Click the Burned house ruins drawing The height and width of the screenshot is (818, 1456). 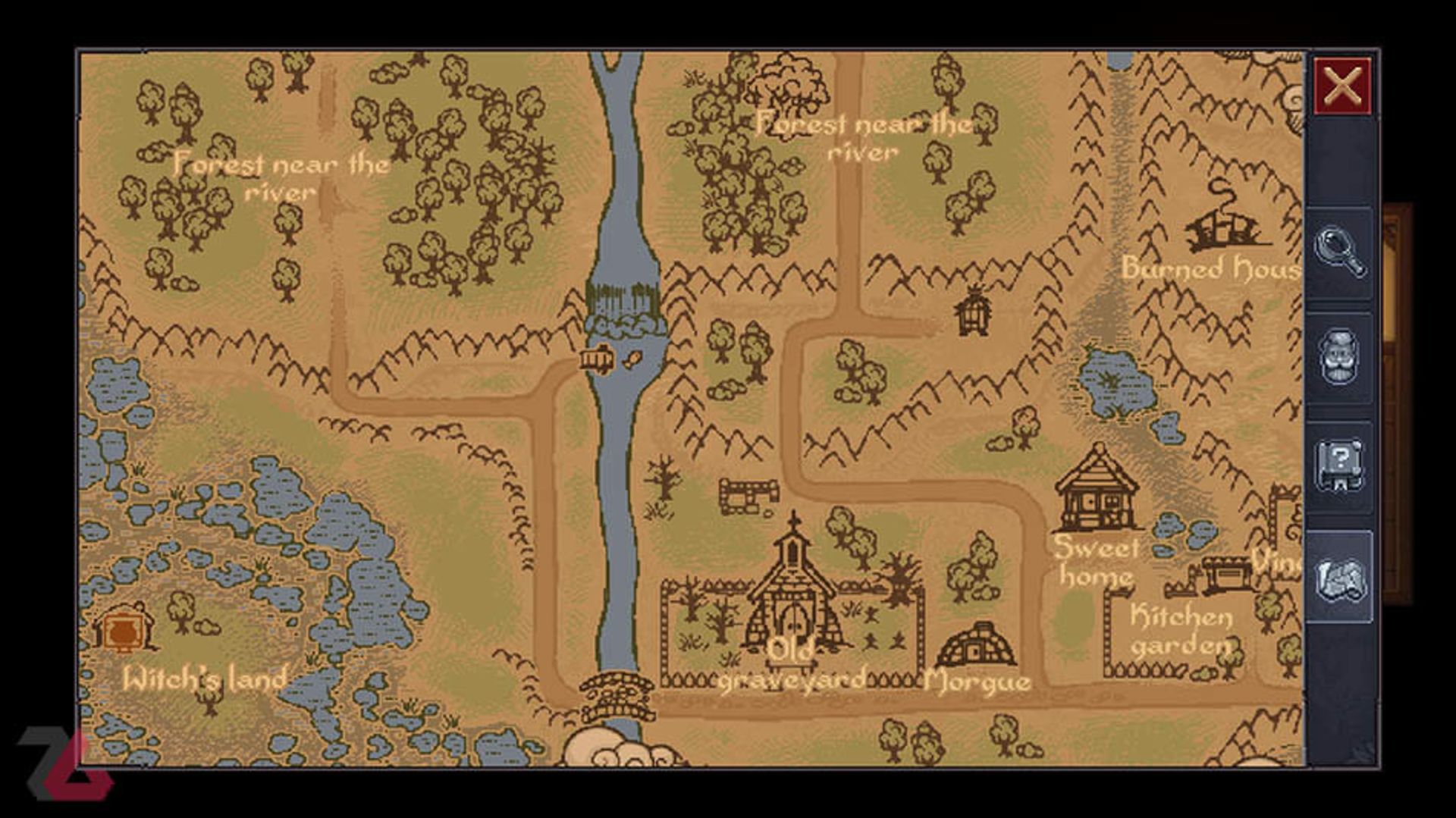pyautogui.click(x=1221, y=227)
